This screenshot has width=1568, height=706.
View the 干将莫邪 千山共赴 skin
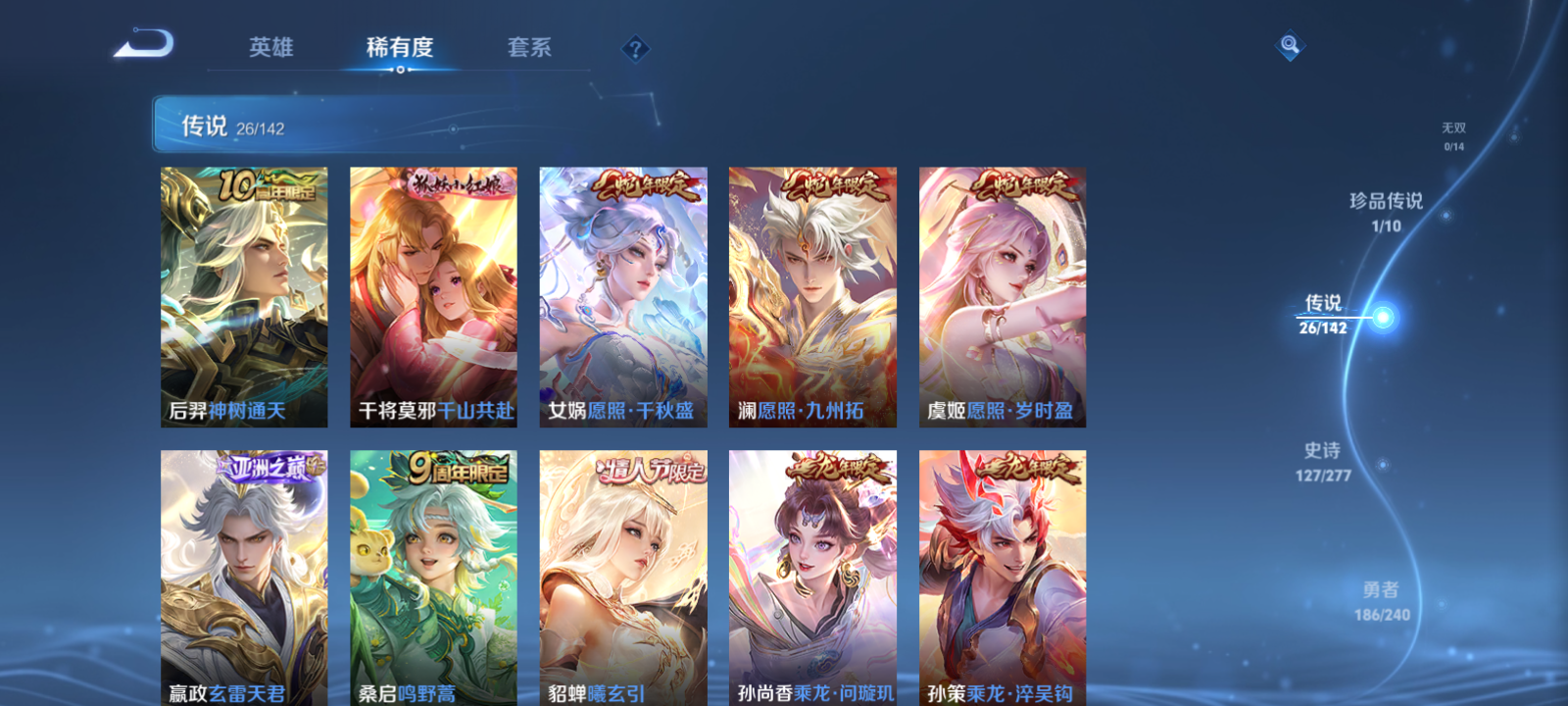point(433,294)
